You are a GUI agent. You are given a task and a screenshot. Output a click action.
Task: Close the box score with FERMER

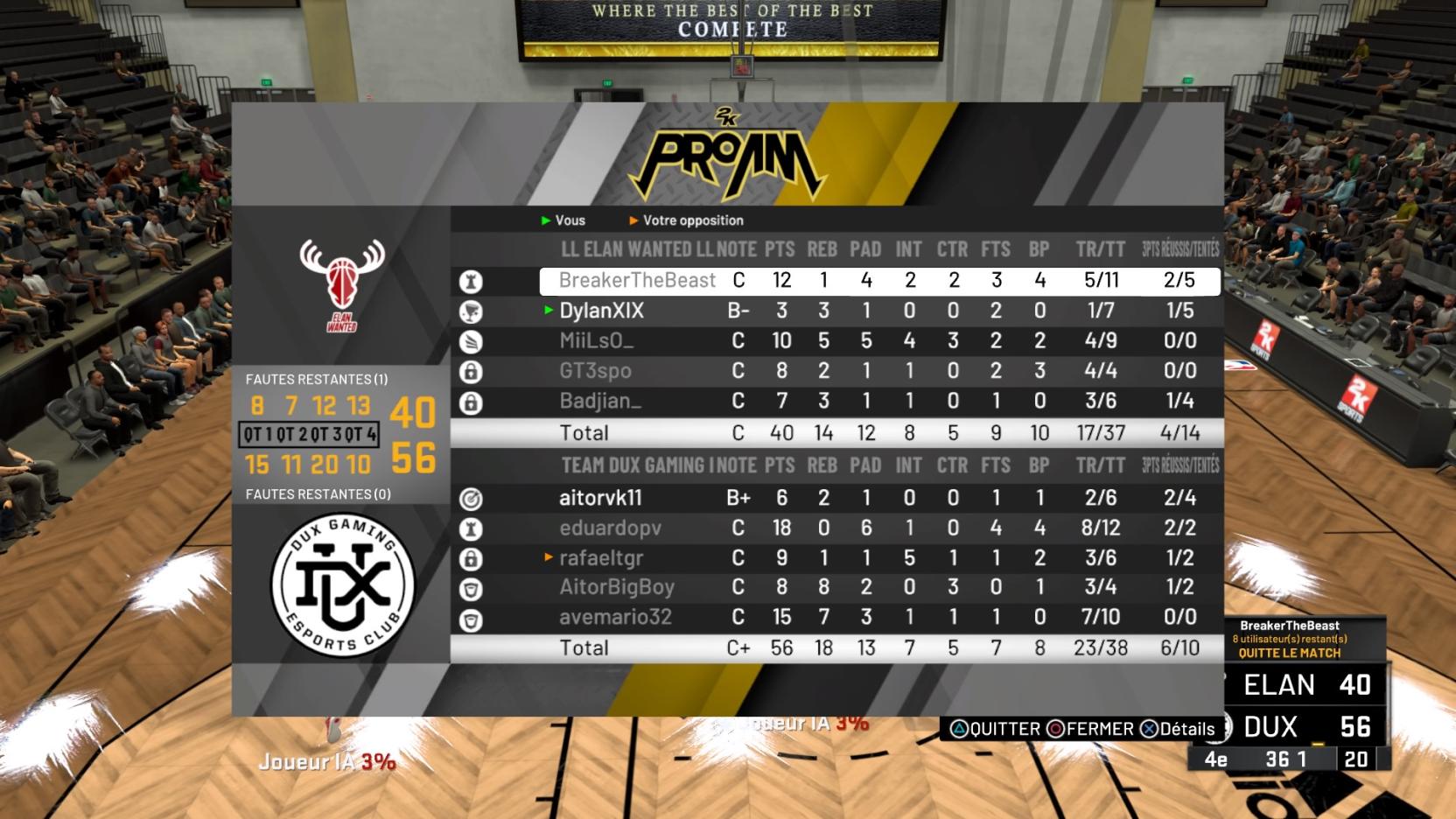1091,729
